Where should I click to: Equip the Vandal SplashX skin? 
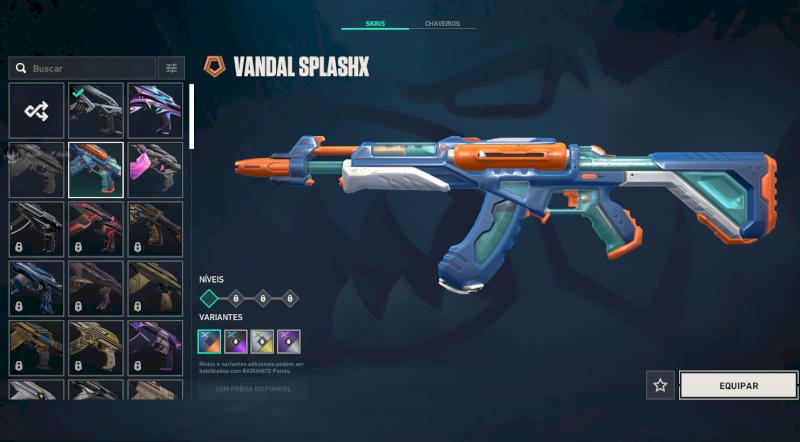pos(738,385)
